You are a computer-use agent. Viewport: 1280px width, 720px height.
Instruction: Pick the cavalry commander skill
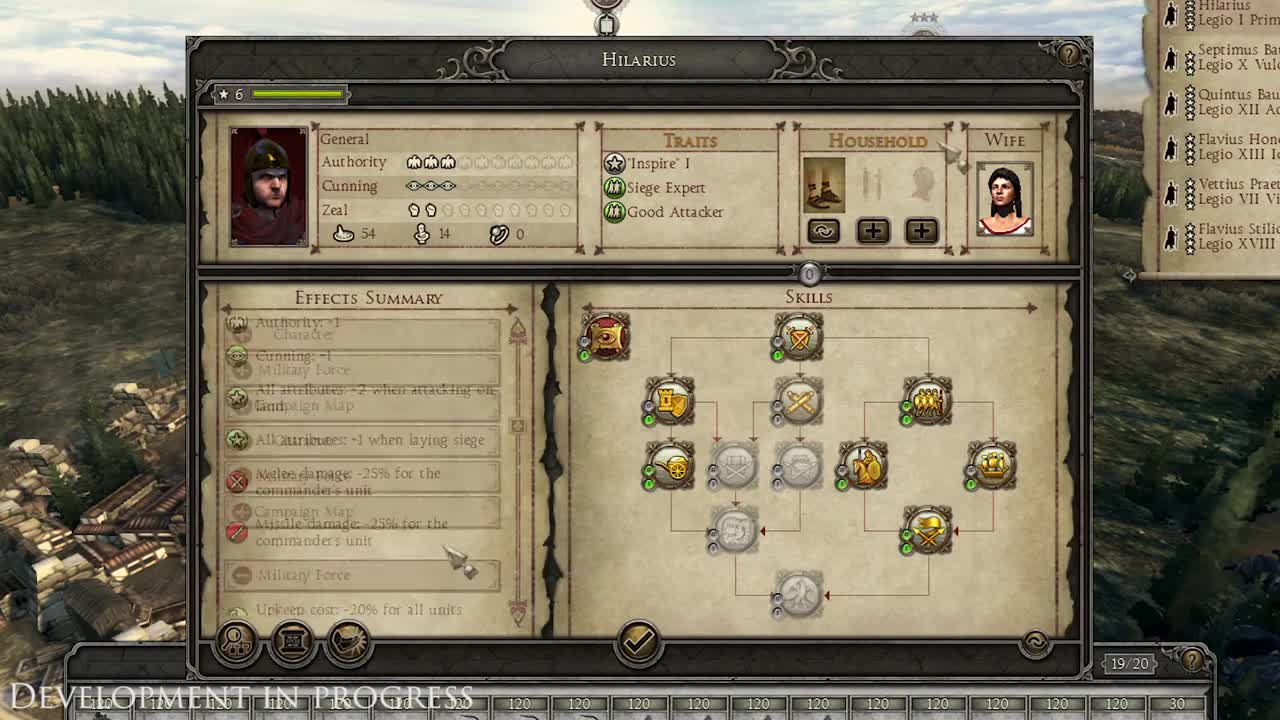865,466
